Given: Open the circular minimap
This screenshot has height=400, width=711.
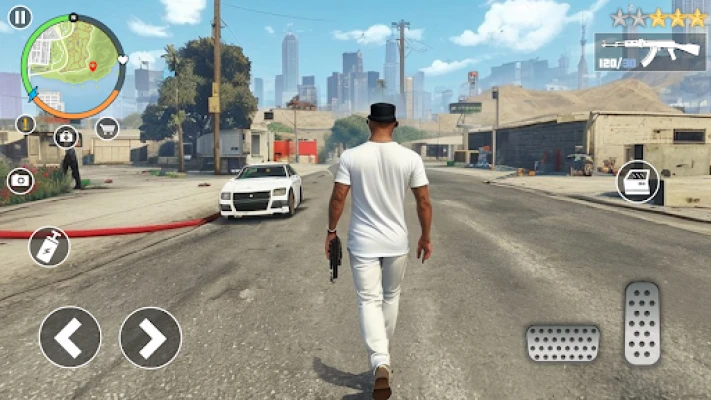Looking at the screenshot, I should (73, 66).
